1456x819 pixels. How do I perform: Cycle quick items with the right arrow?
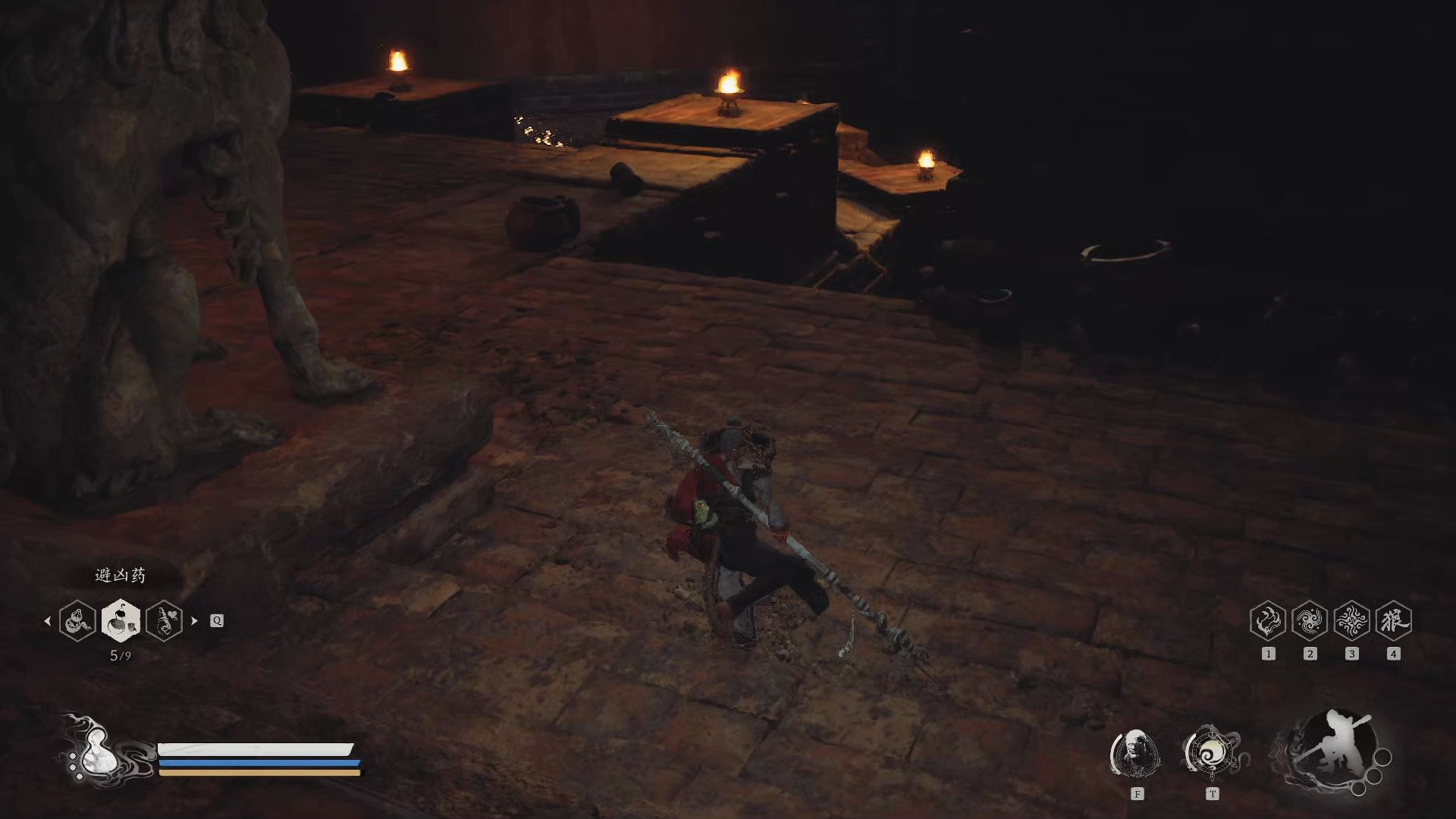point(194,620)
